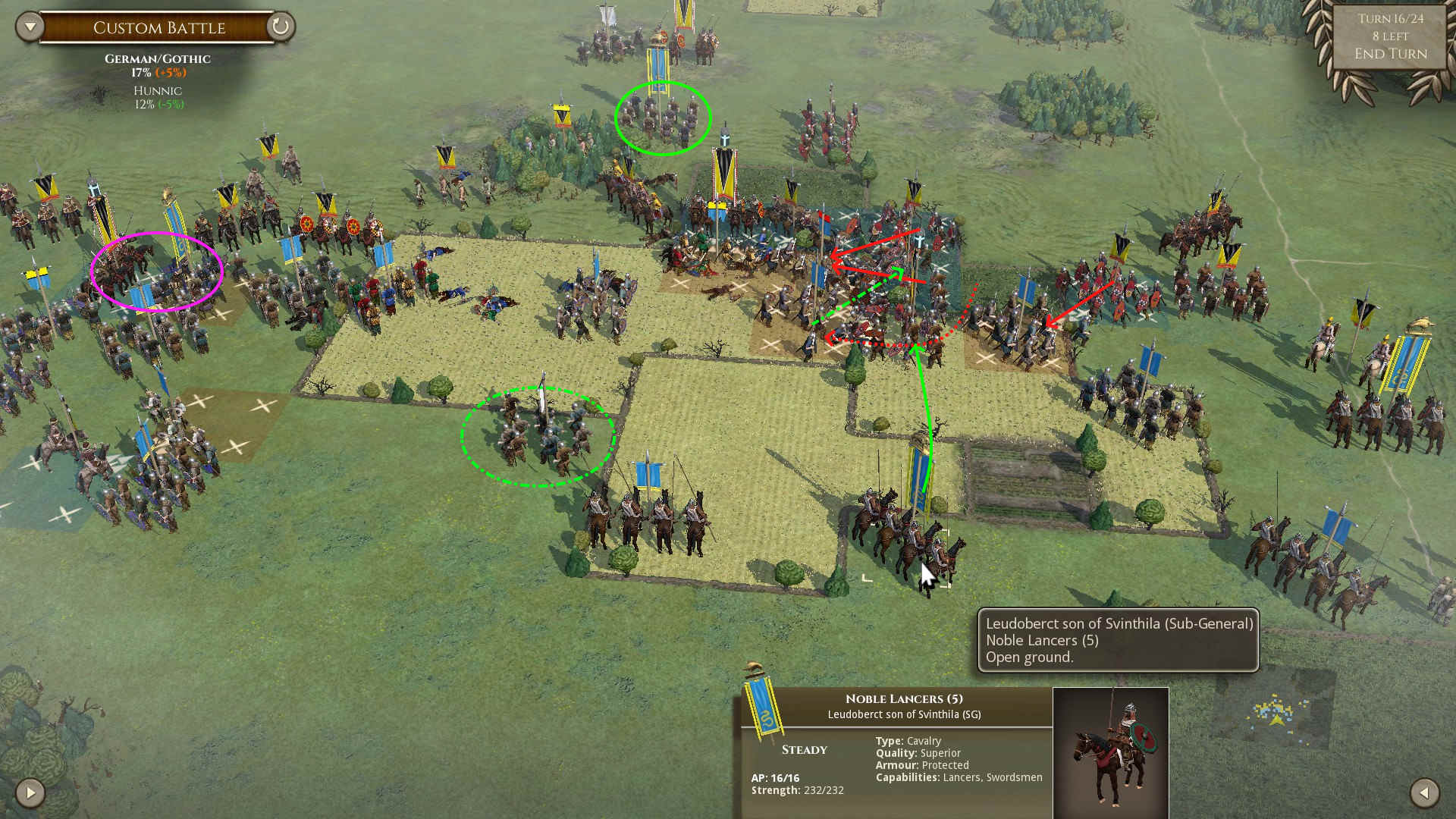The image size is (1456, 819).
Task: Open the dropdown arrow beside Custom Battle
Action: point(30,27)
